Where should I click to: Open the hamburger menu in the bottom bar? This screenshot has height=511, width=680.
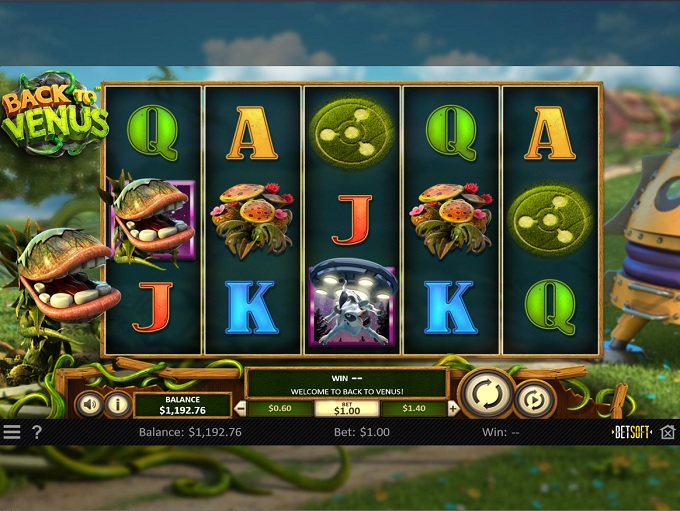click(11, 433)
